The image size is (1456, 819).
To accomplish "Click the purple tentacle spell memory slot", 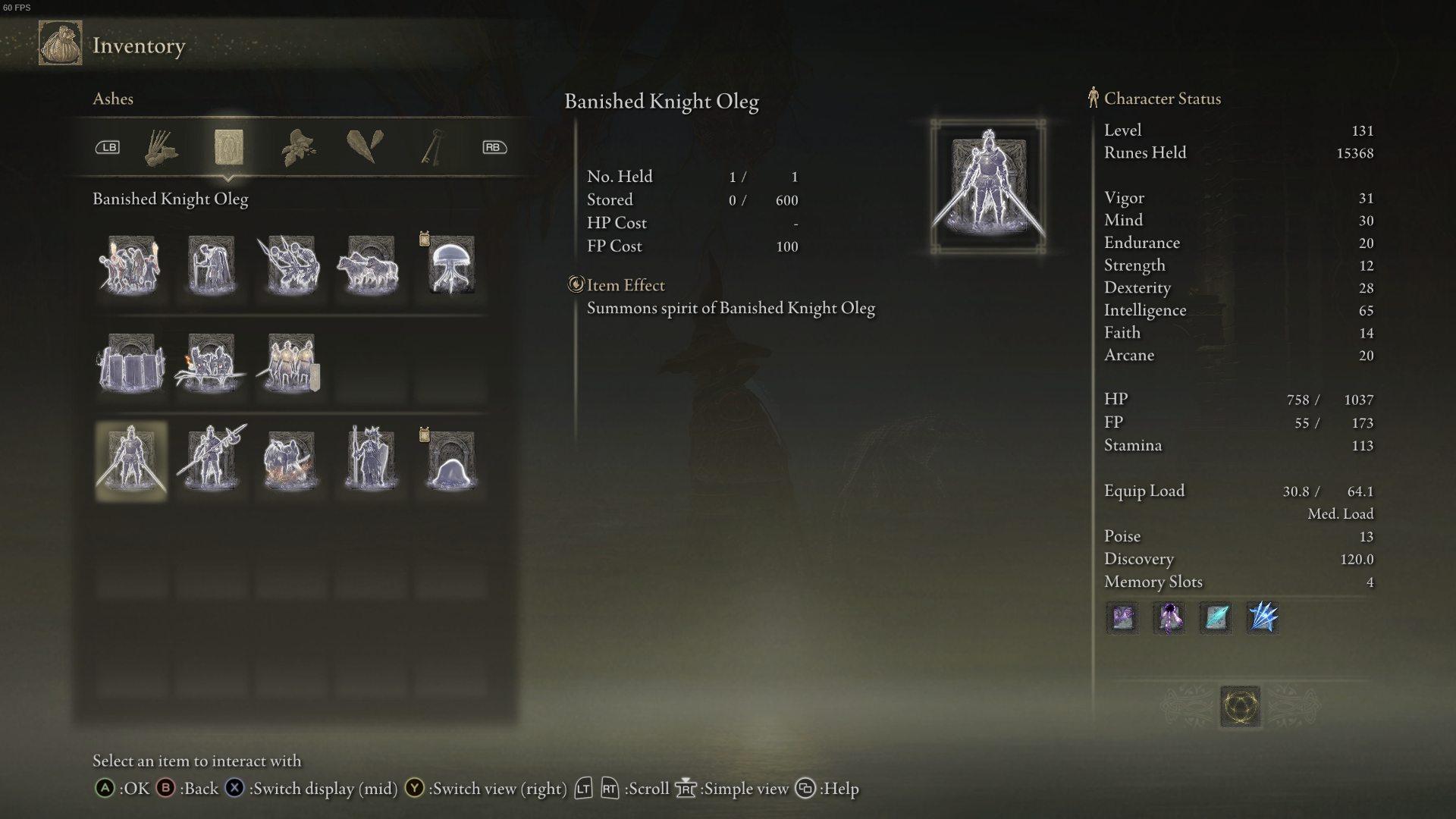I will click(1169, 618).
